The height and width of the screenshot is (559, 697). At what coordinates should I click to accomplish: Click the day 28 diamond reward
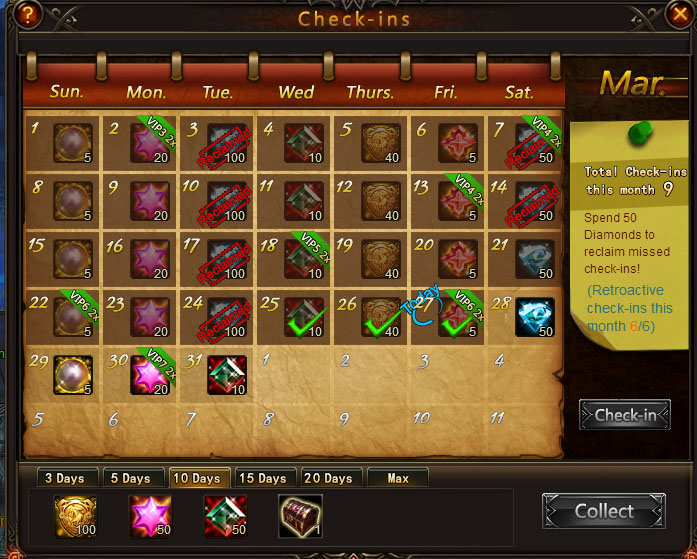click(535, 317)
